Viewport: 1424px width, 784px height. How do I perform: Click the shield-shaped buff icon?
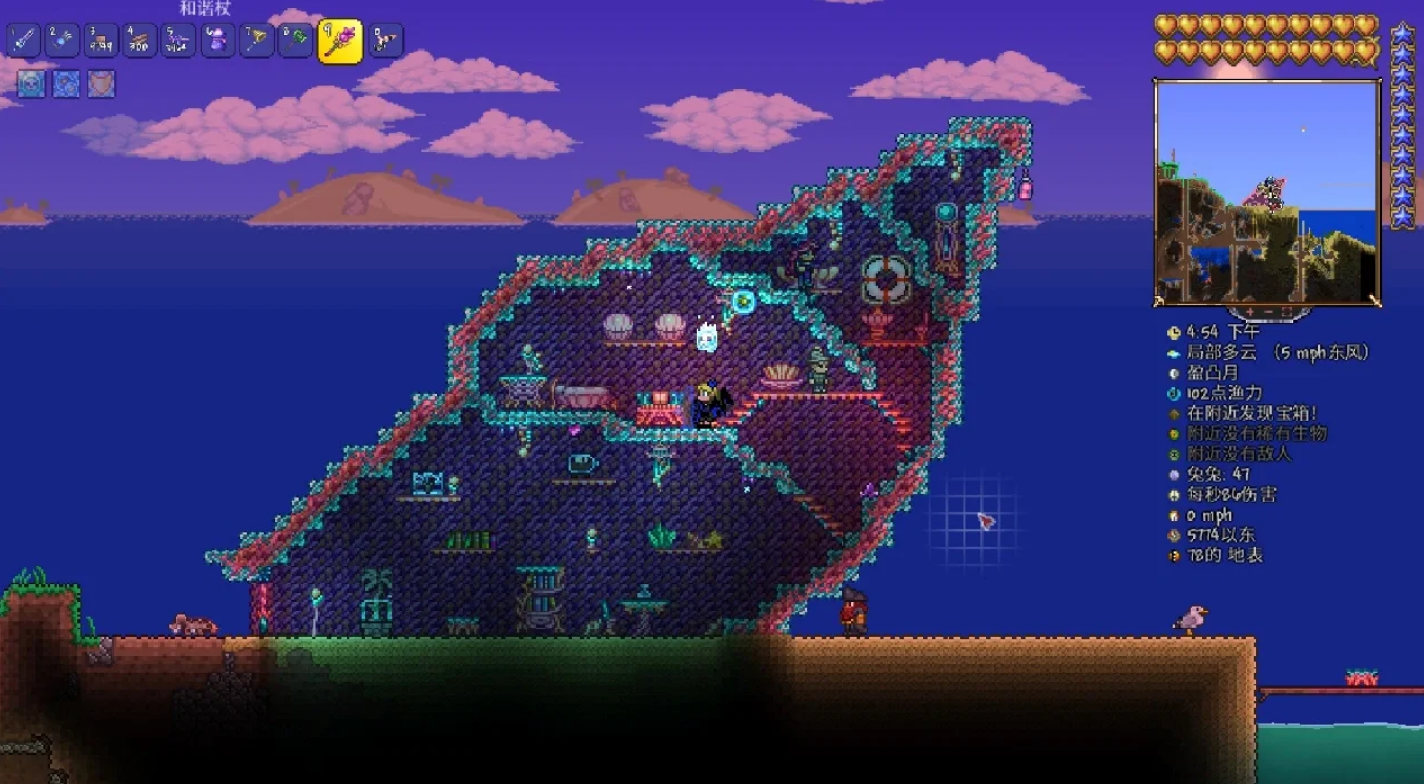pos(101,84)
